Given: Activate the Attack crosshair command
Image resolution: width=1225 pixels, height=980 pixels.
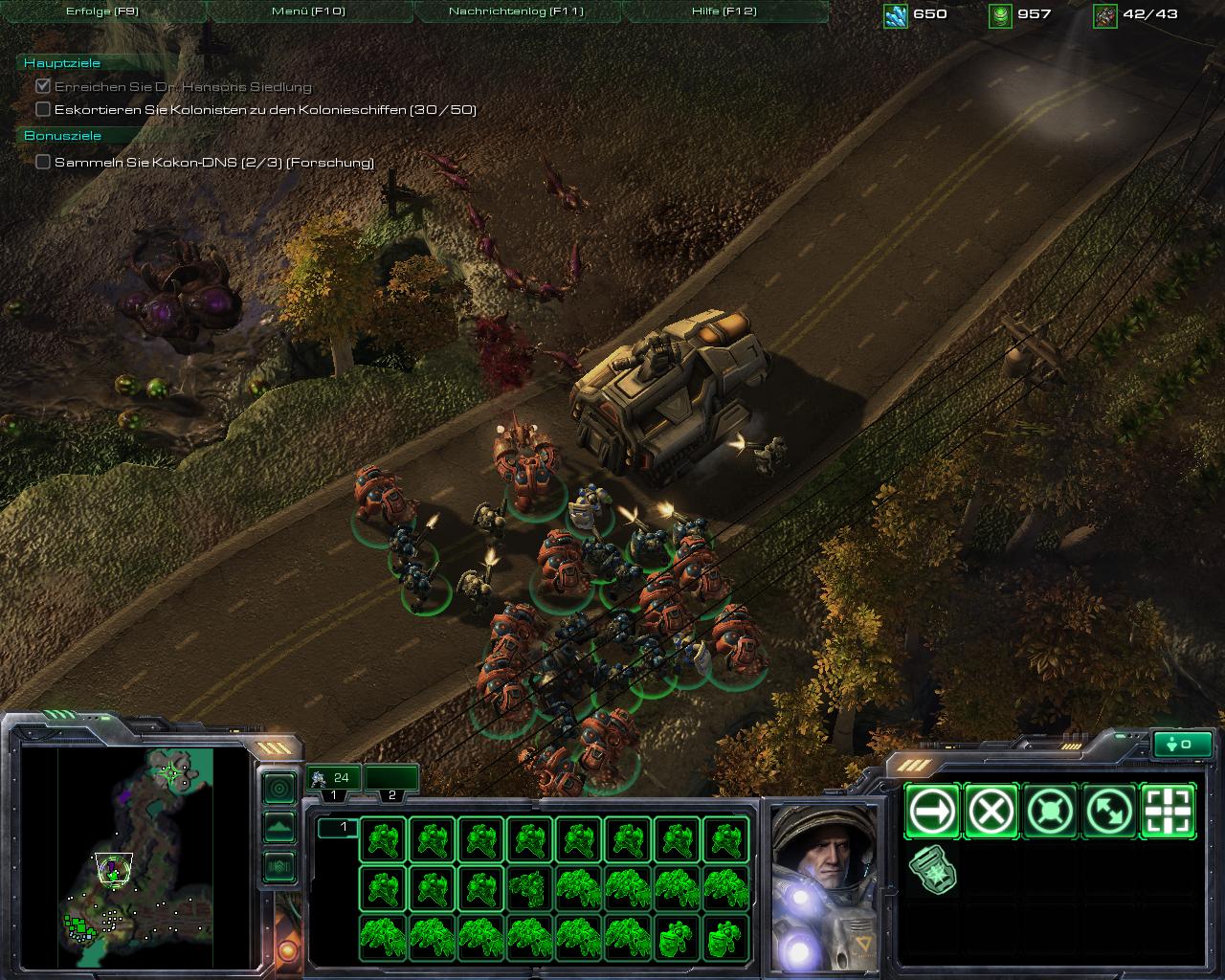Looking at the screenshot, I should pos(1169,812).
